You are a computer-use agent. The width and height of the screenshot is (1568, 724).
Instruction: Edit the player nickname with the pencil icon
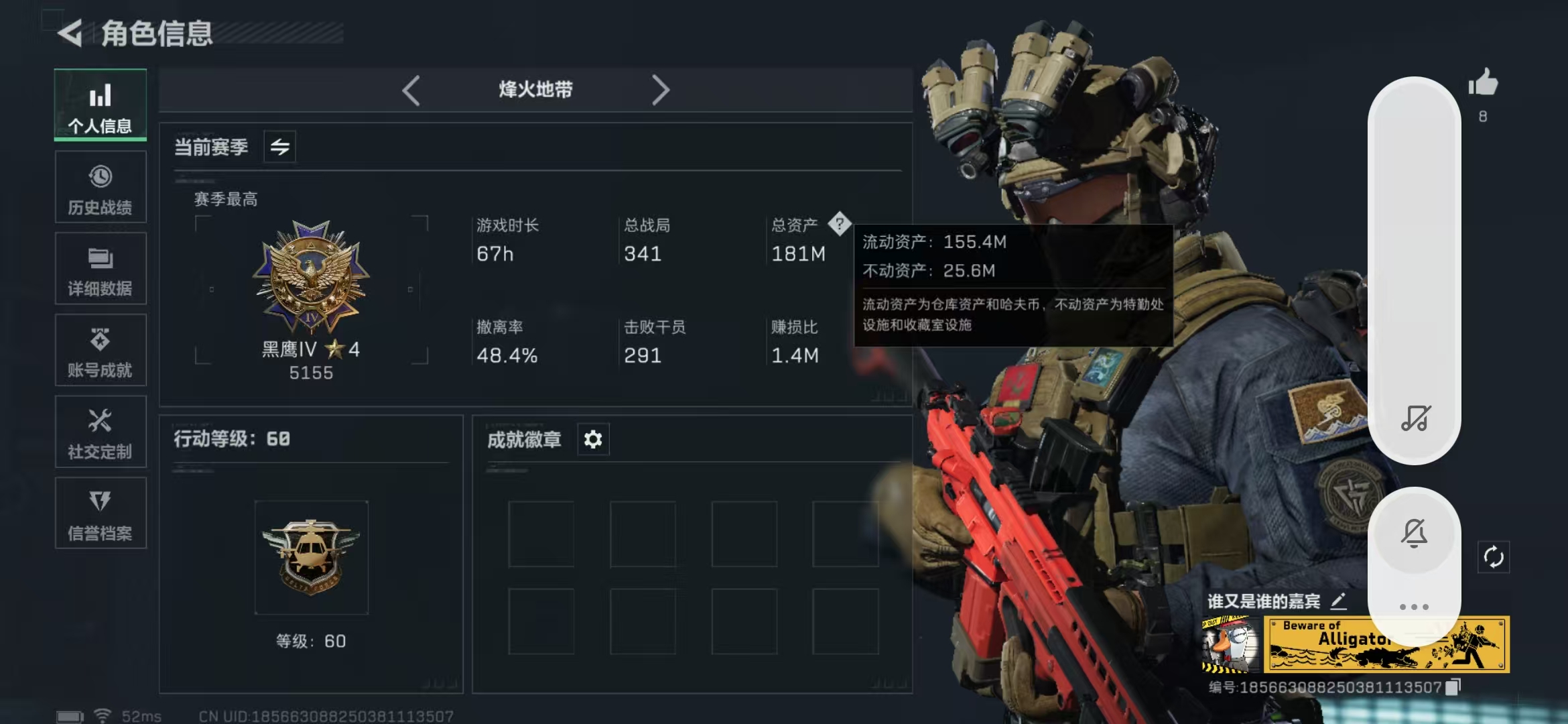click(1338, 601)
